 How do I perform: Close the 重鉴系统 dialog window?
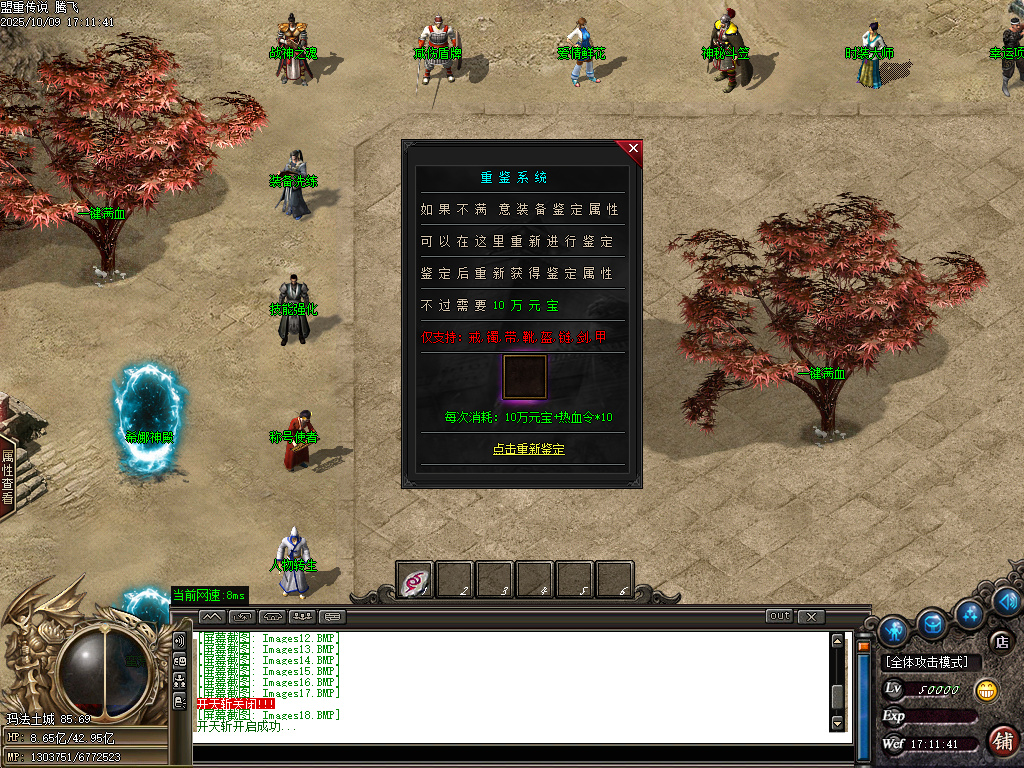click(633, 149)
